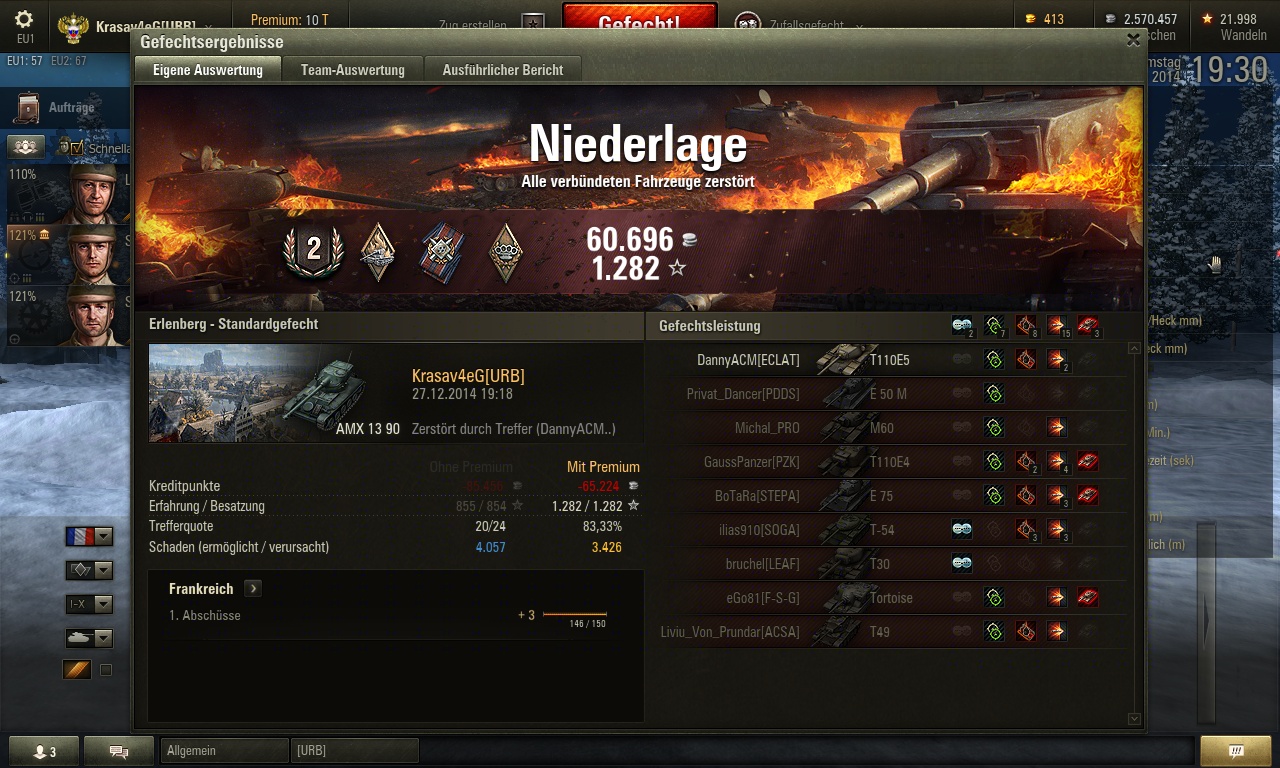
Task: Open the French flag nation dropdown
Action: [89, 537]
